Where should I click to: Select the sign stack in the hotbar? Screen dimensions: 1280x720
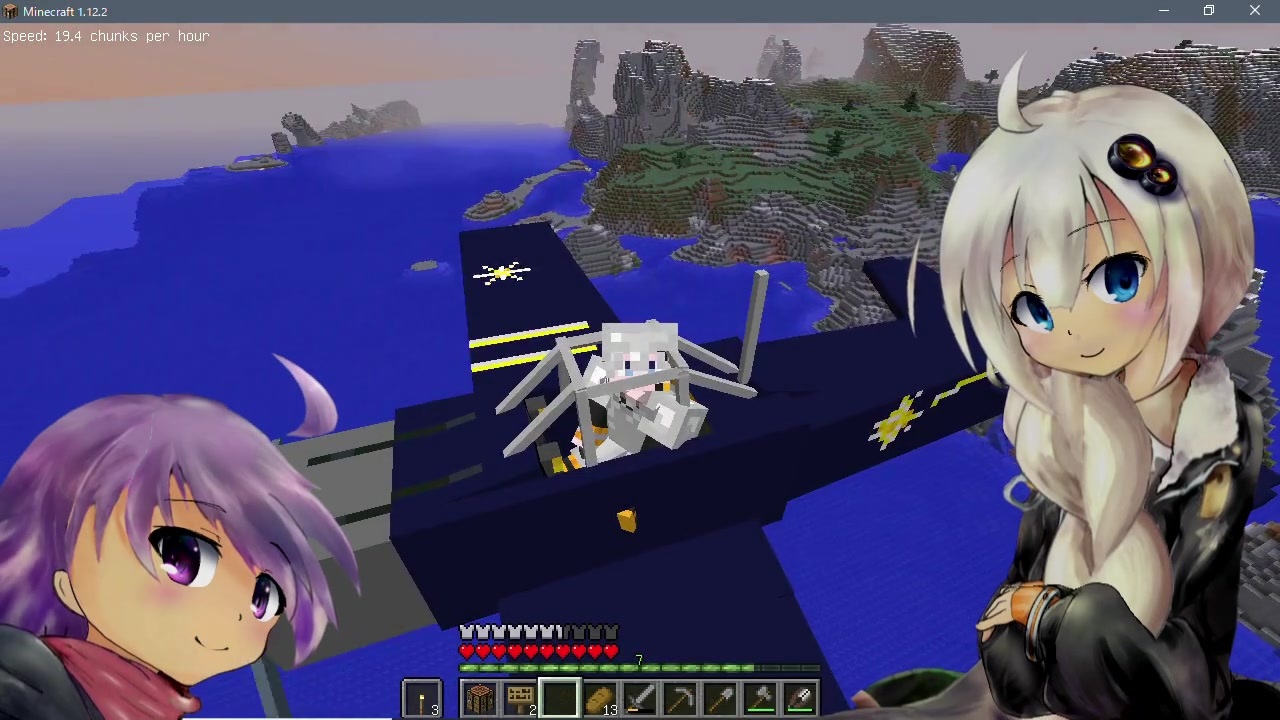coord(519,695)
